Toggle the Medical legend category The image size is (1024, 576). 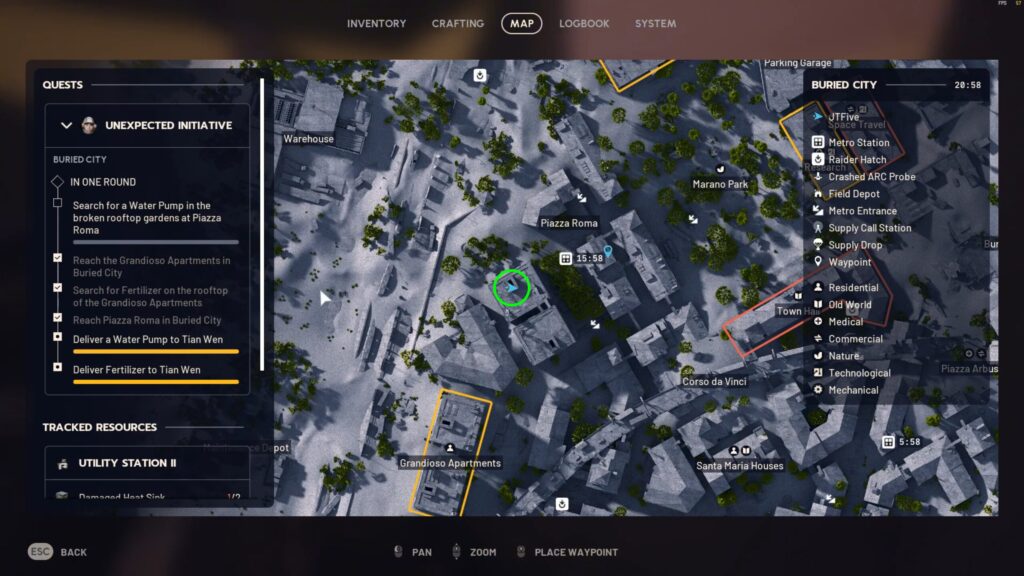coord(845,322)
